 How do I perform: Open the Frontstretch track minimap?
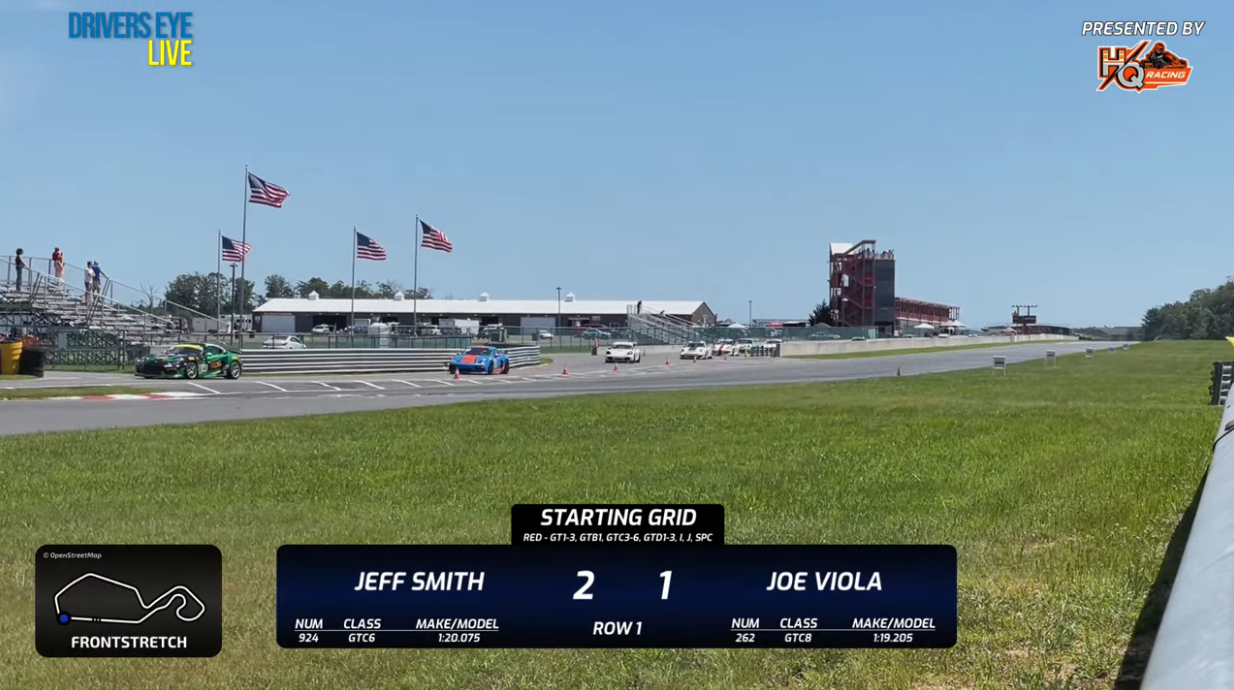click(128, 600)
